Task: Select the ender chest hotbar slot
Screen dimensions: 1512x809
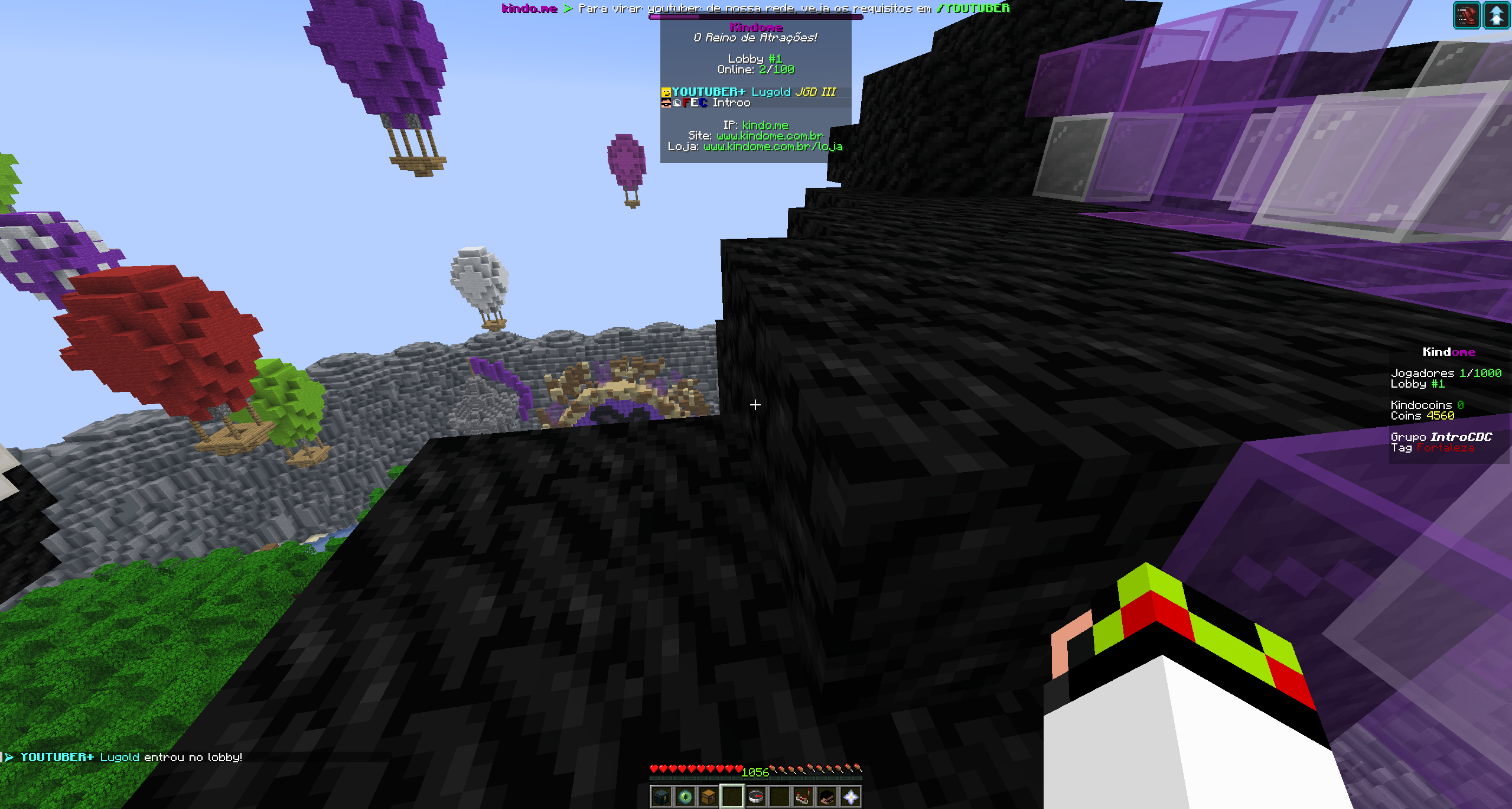Action: (x=661, y=797)
